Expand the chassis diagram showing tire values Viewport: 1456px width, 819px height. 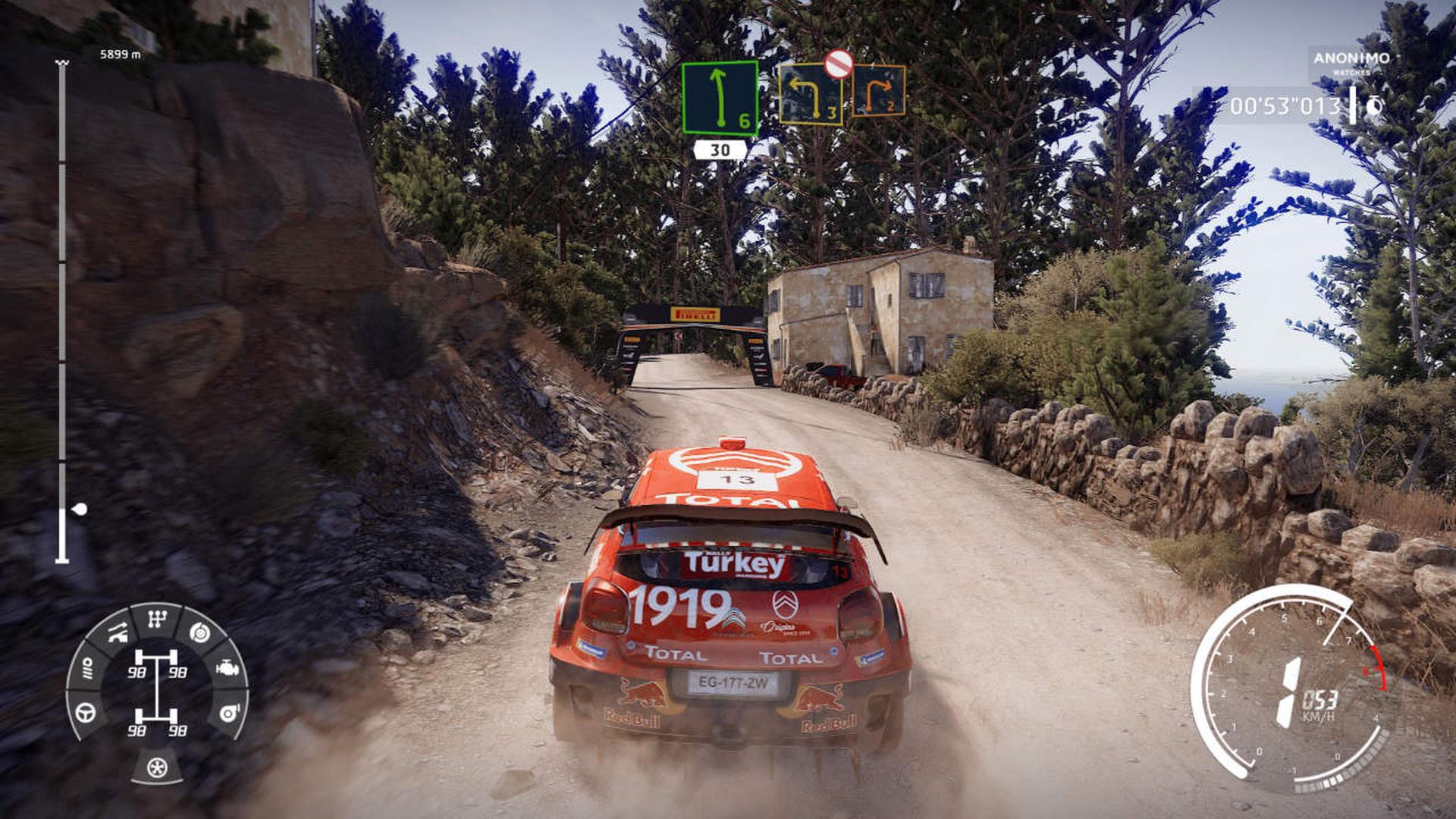tap(156, 689)
